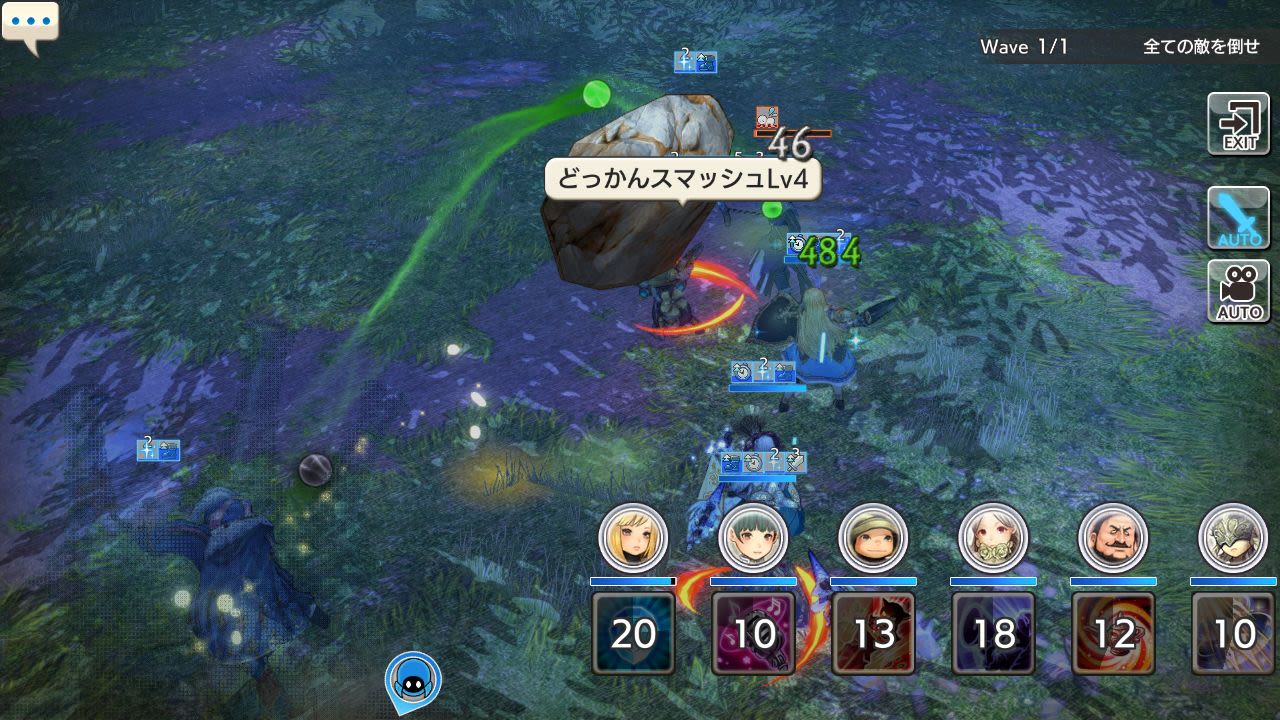This screenshot has width=1280, height=720.
Task: Toggle the AUTO camera mode
Action: [1238, 291]
